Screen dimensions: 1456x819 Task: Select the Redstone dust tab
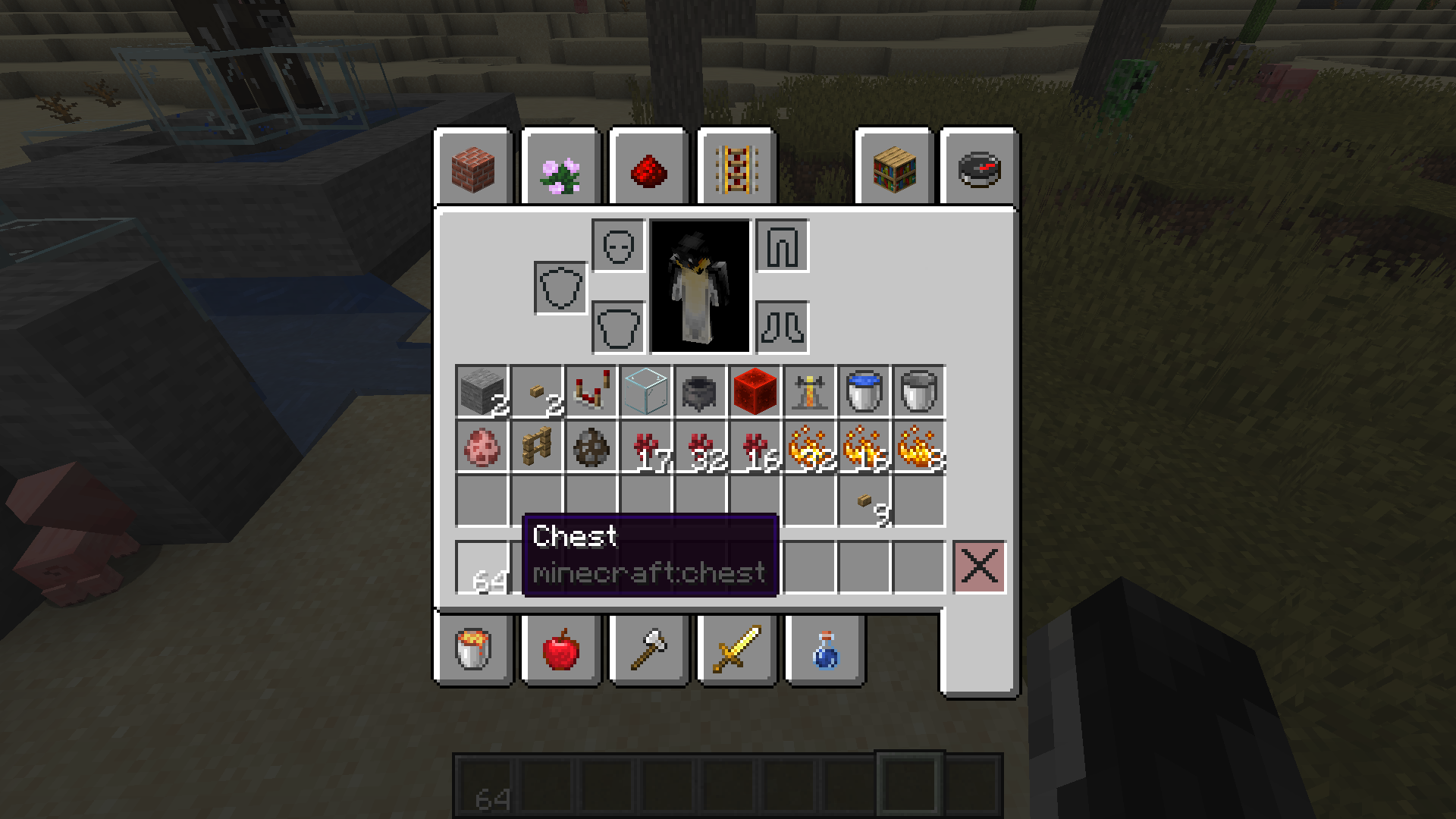(649, 168)
